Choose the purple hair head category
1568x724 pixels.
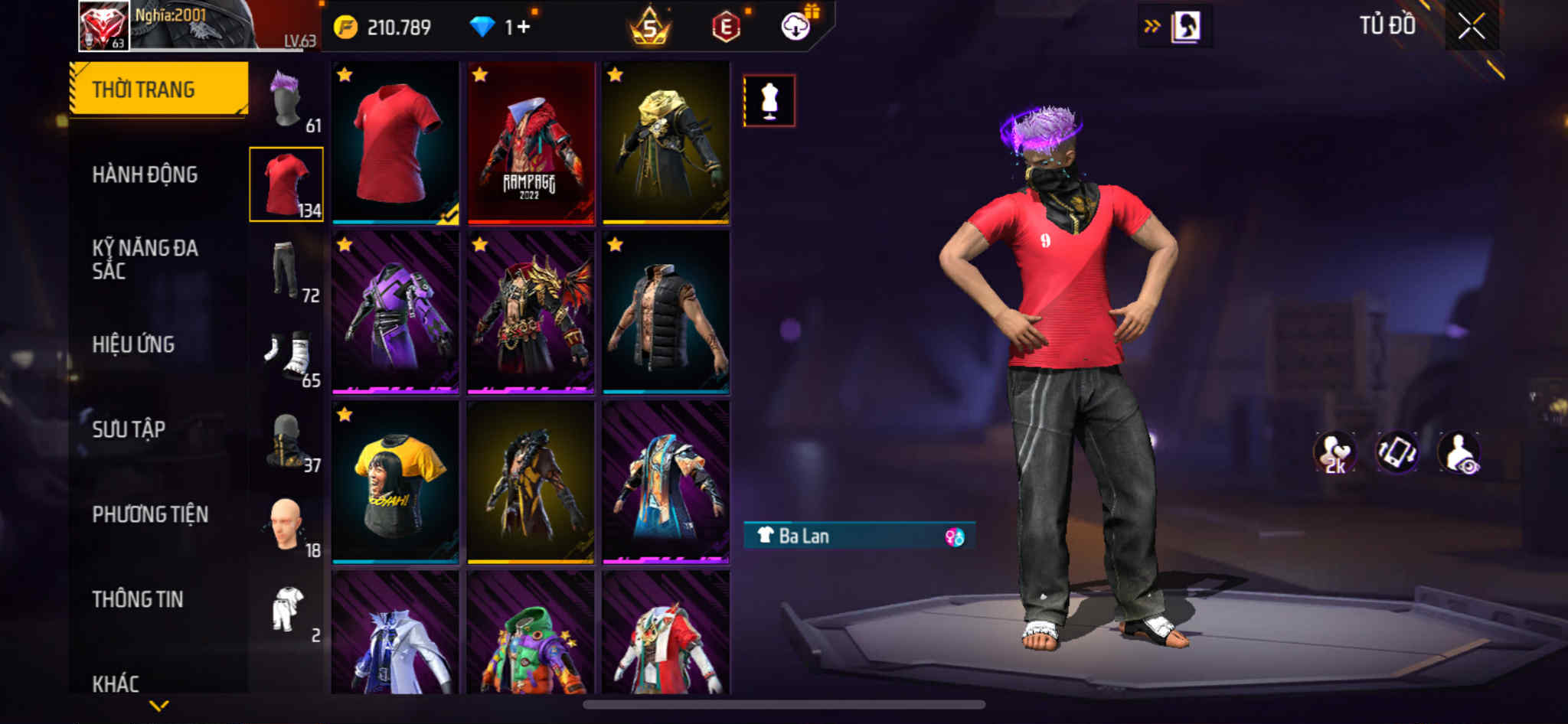287,101
